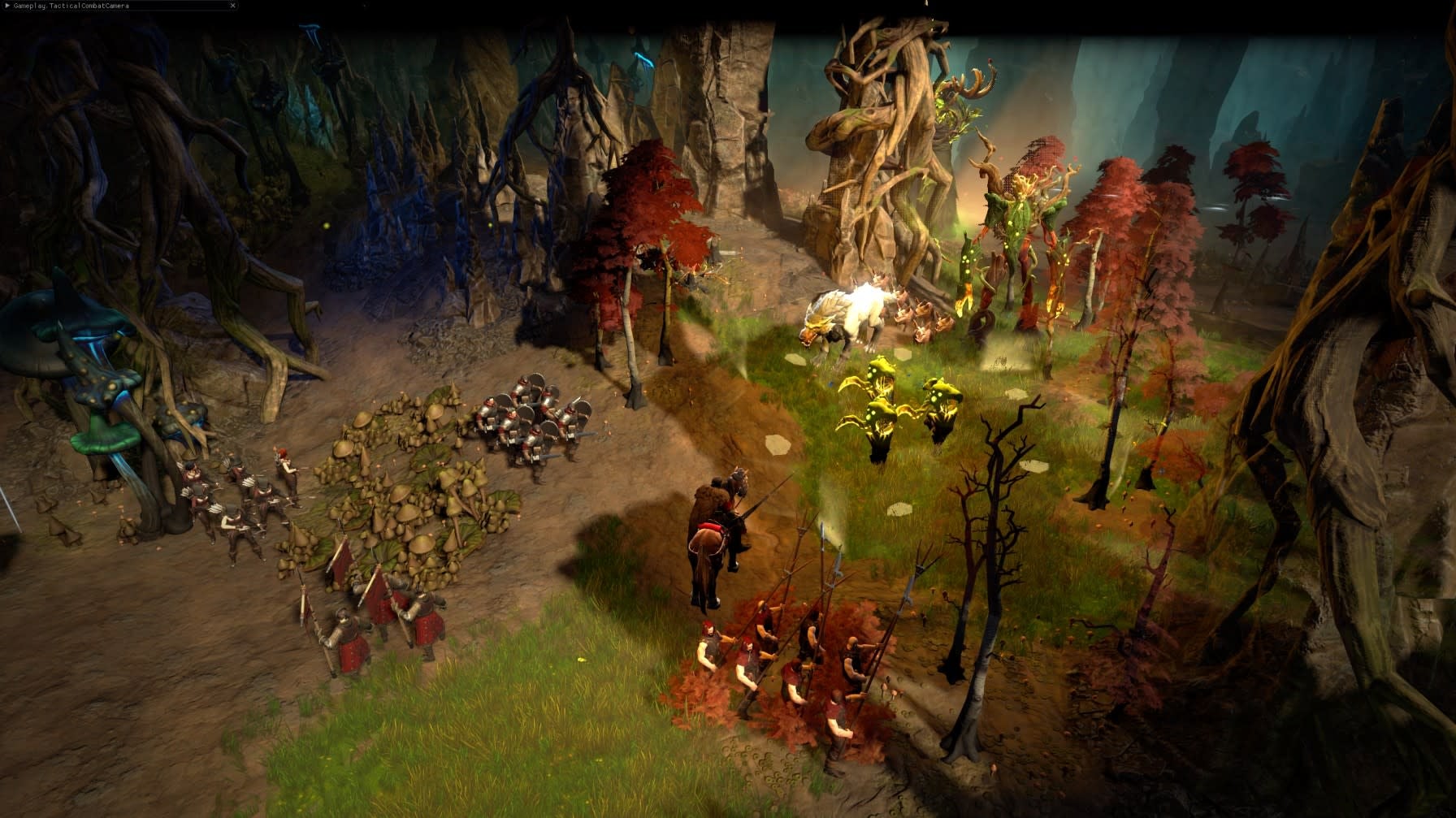Expand the Gameplay.TacticalCombatCamera overlay arrow
Image resolution: width=1456 pixels, height=818 pixels.
click(7, 5)
